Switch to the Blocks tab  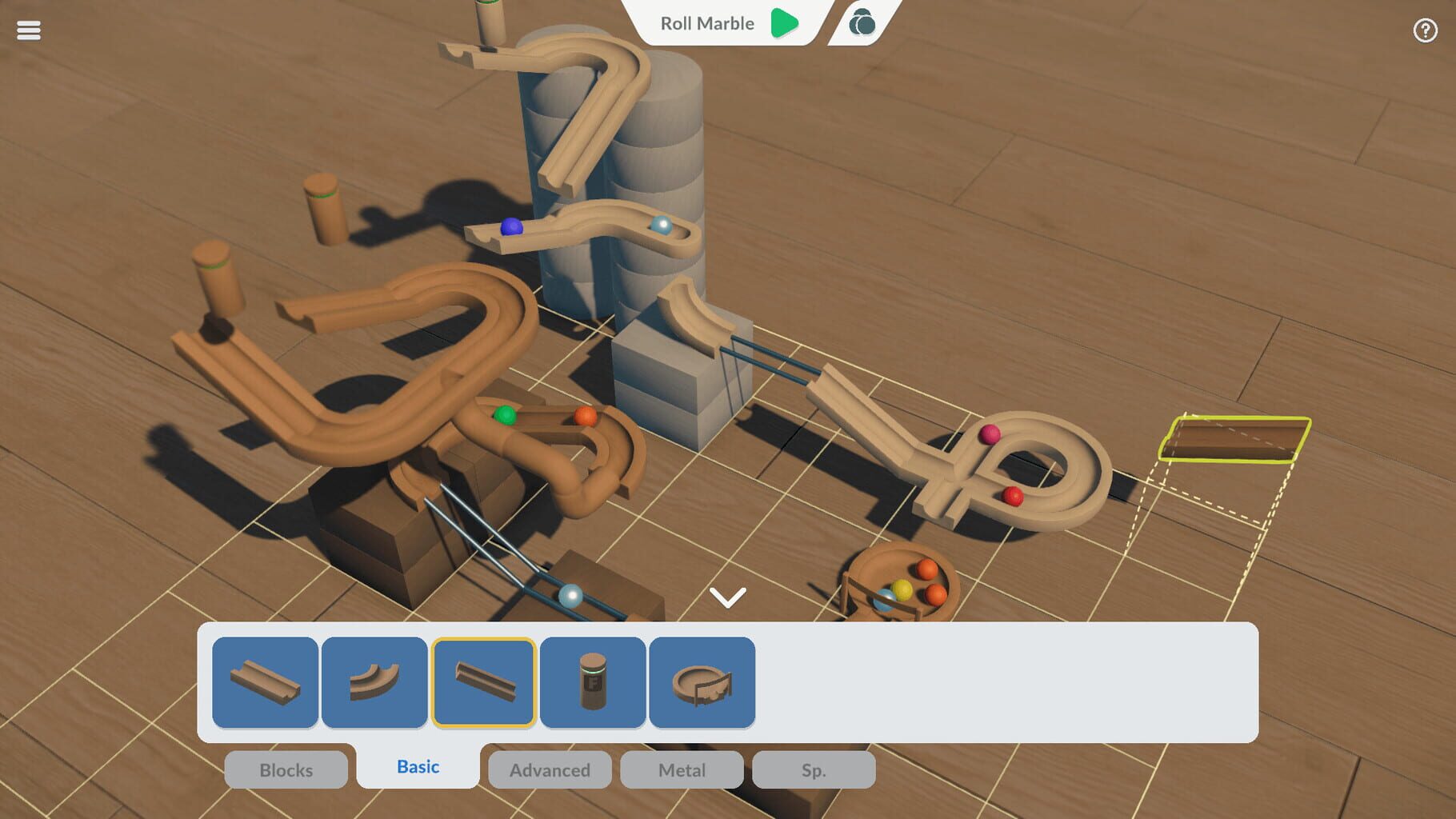[x=286, y=769]
